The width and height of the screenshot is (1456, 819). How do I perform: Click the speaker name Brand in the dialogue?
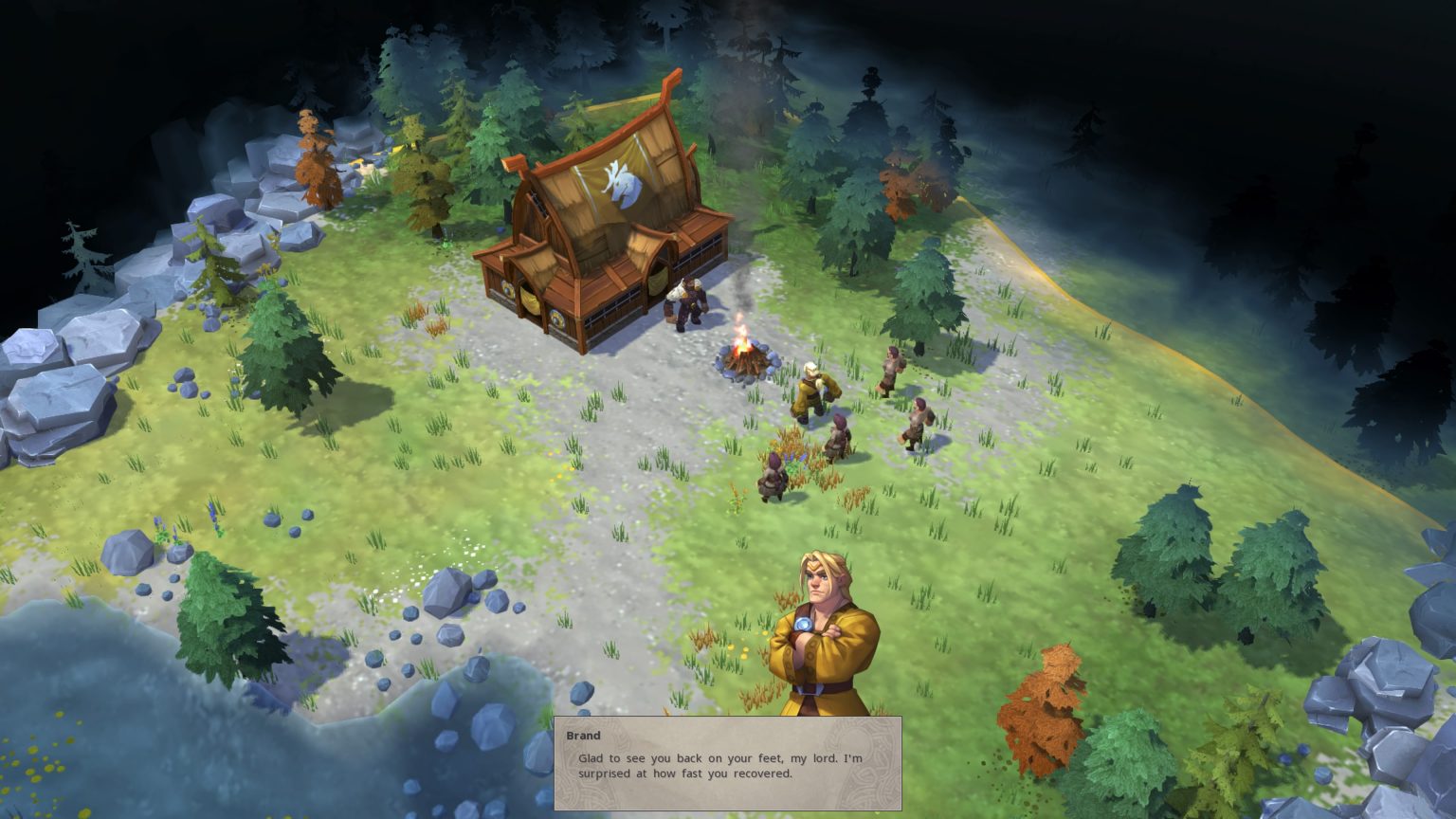click(584, 736)
